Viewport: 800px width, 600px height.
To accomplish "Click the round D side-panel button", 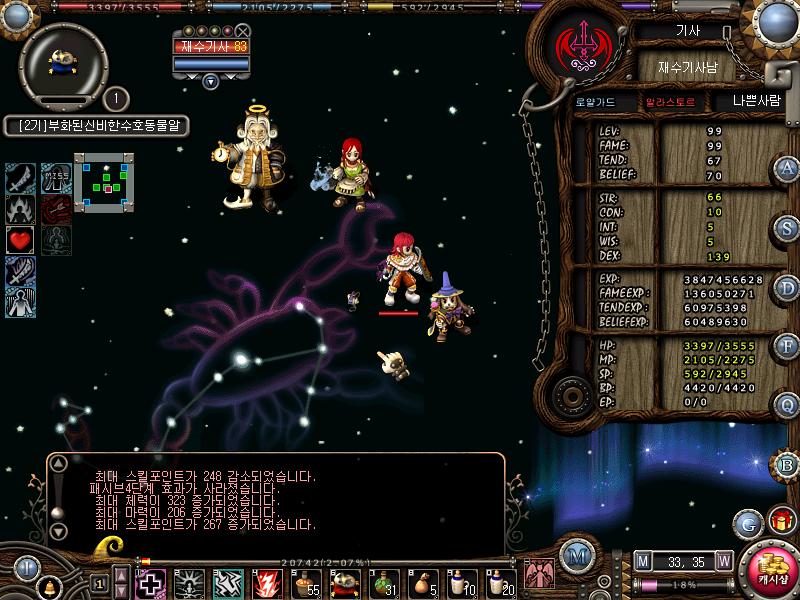I will [787, 287].
